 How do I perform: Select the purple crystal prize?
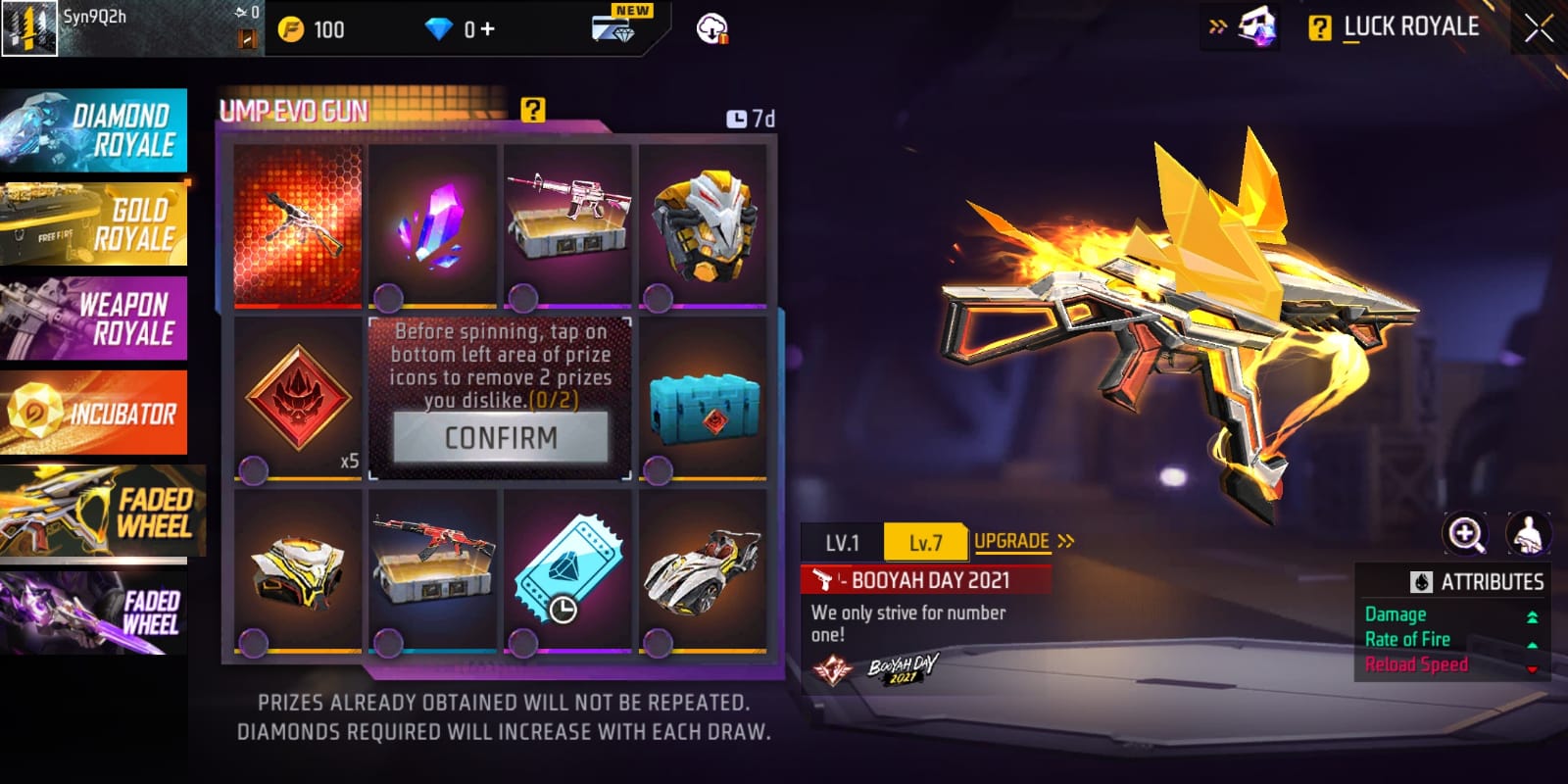pyautogui.click(x=433, y=225)
